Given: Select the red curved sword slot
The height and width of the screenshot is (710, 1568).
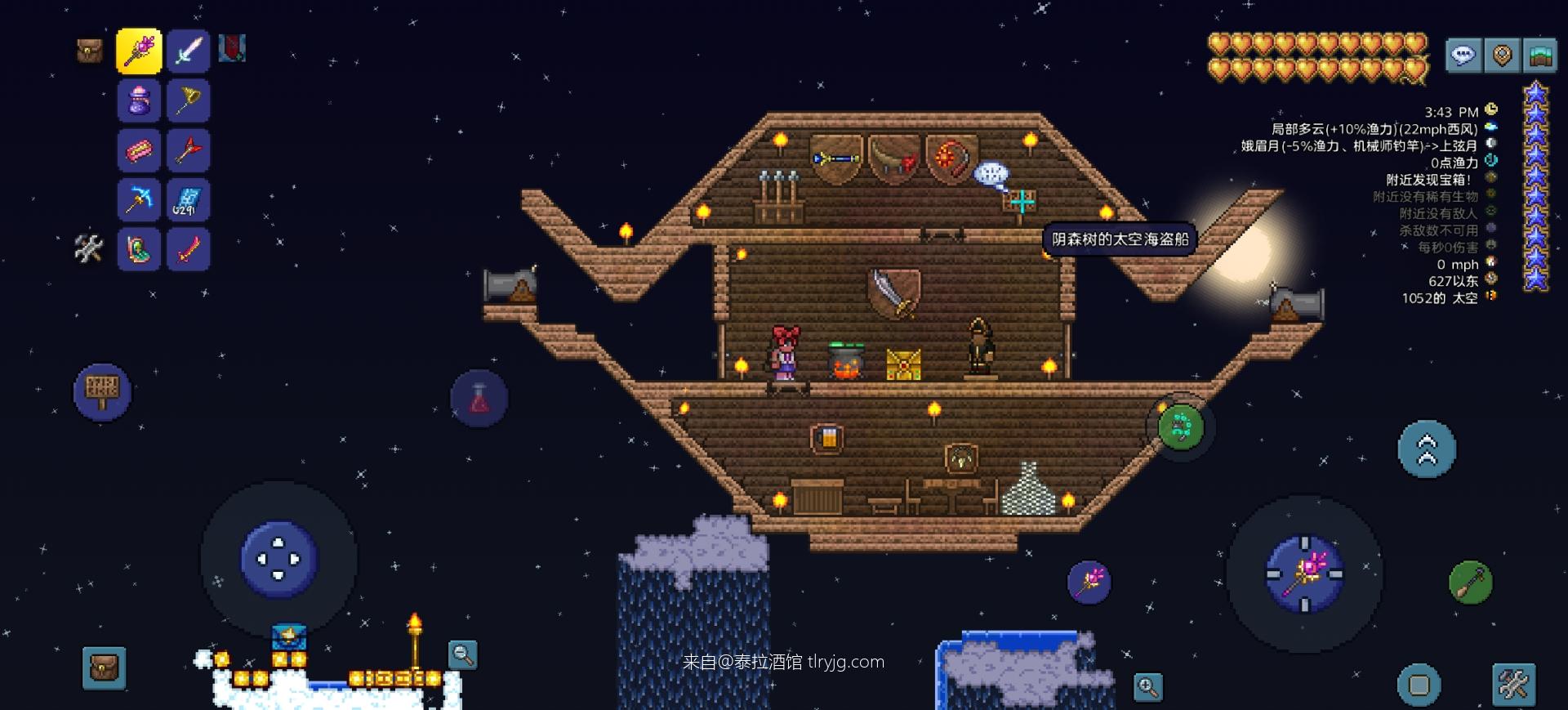Looking at the screenshot, I should [x=189, y=249].
